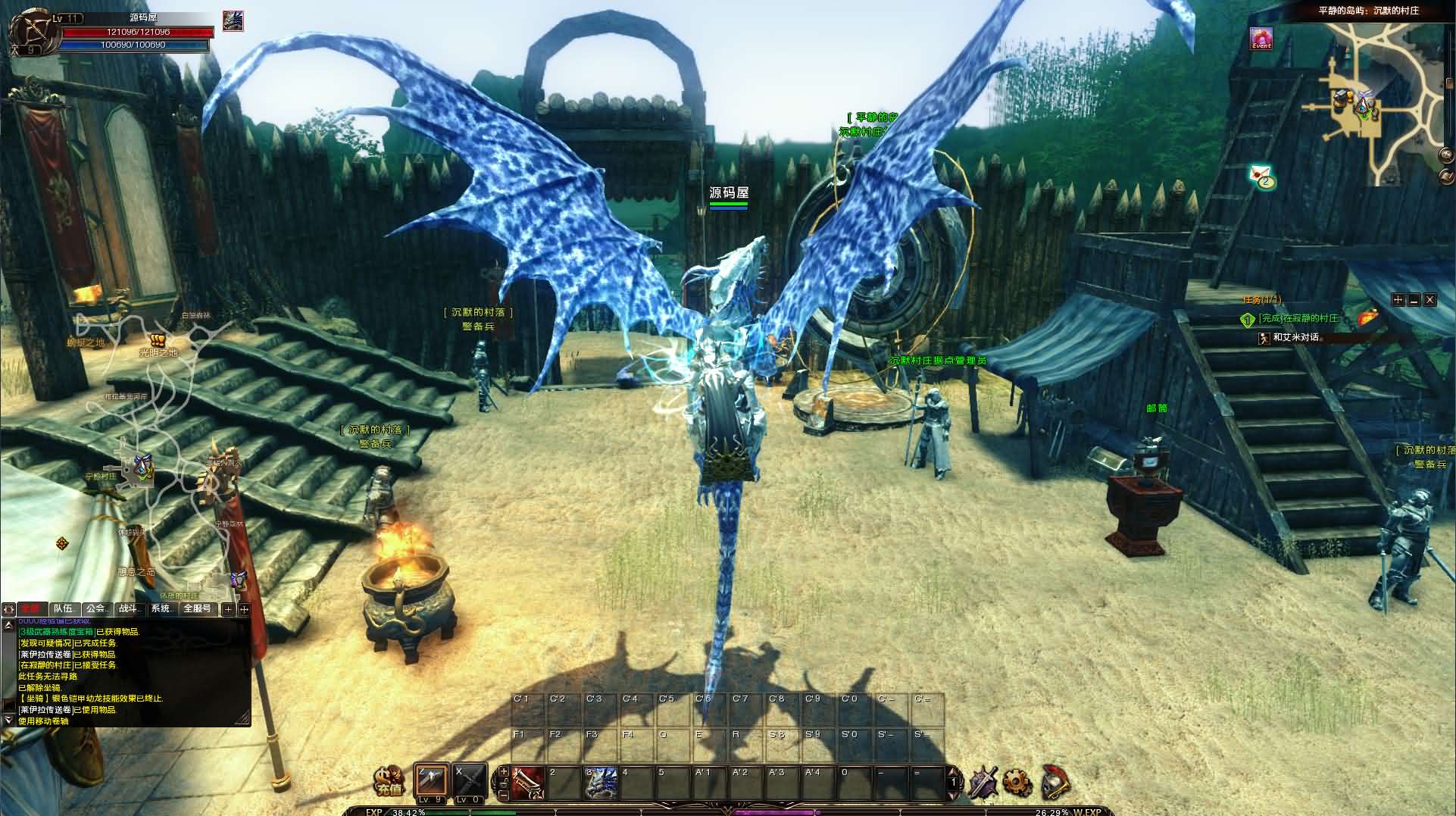Collapse the chat window via bottom arrow
Image resolution: width=1456 pixels, height=816 pixels.
pos(8,720)
